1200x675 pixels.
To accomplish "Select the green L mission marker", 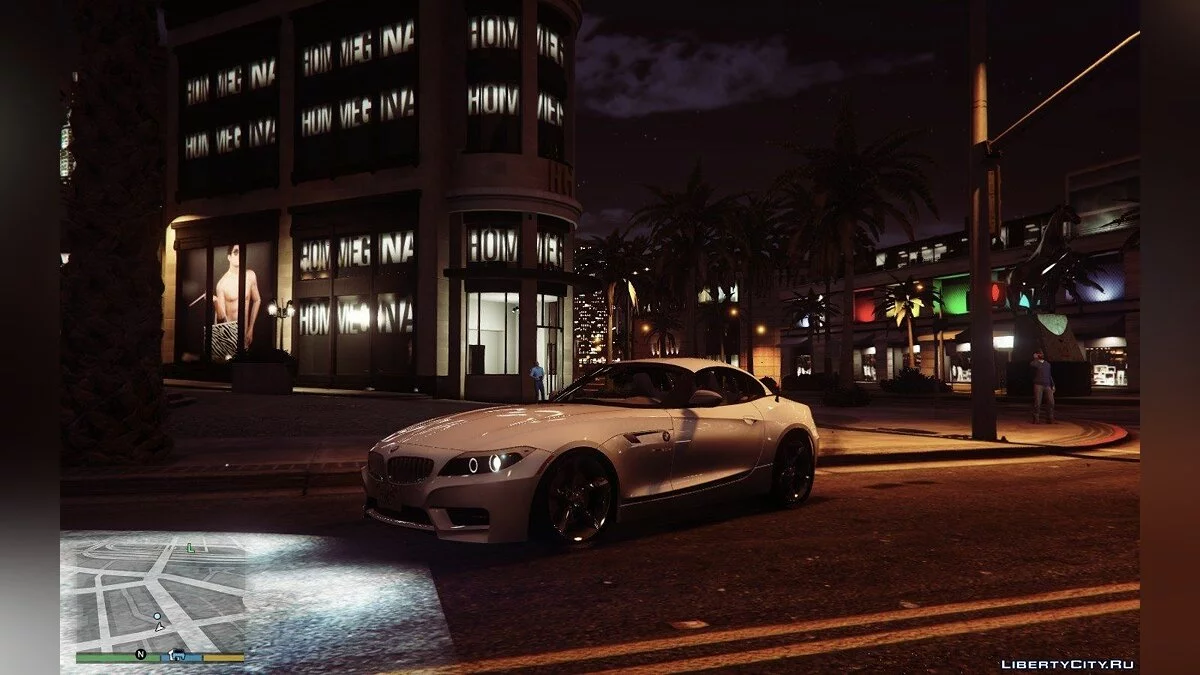I will coord(190,547).
